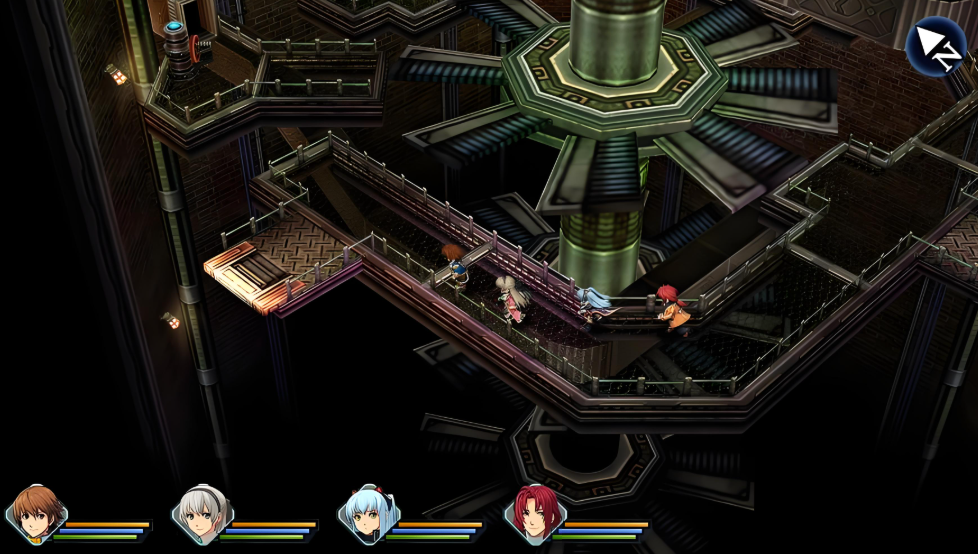Click the north compass indicator
The height and width of the screenshot is (554, 978).
(935, 47)
